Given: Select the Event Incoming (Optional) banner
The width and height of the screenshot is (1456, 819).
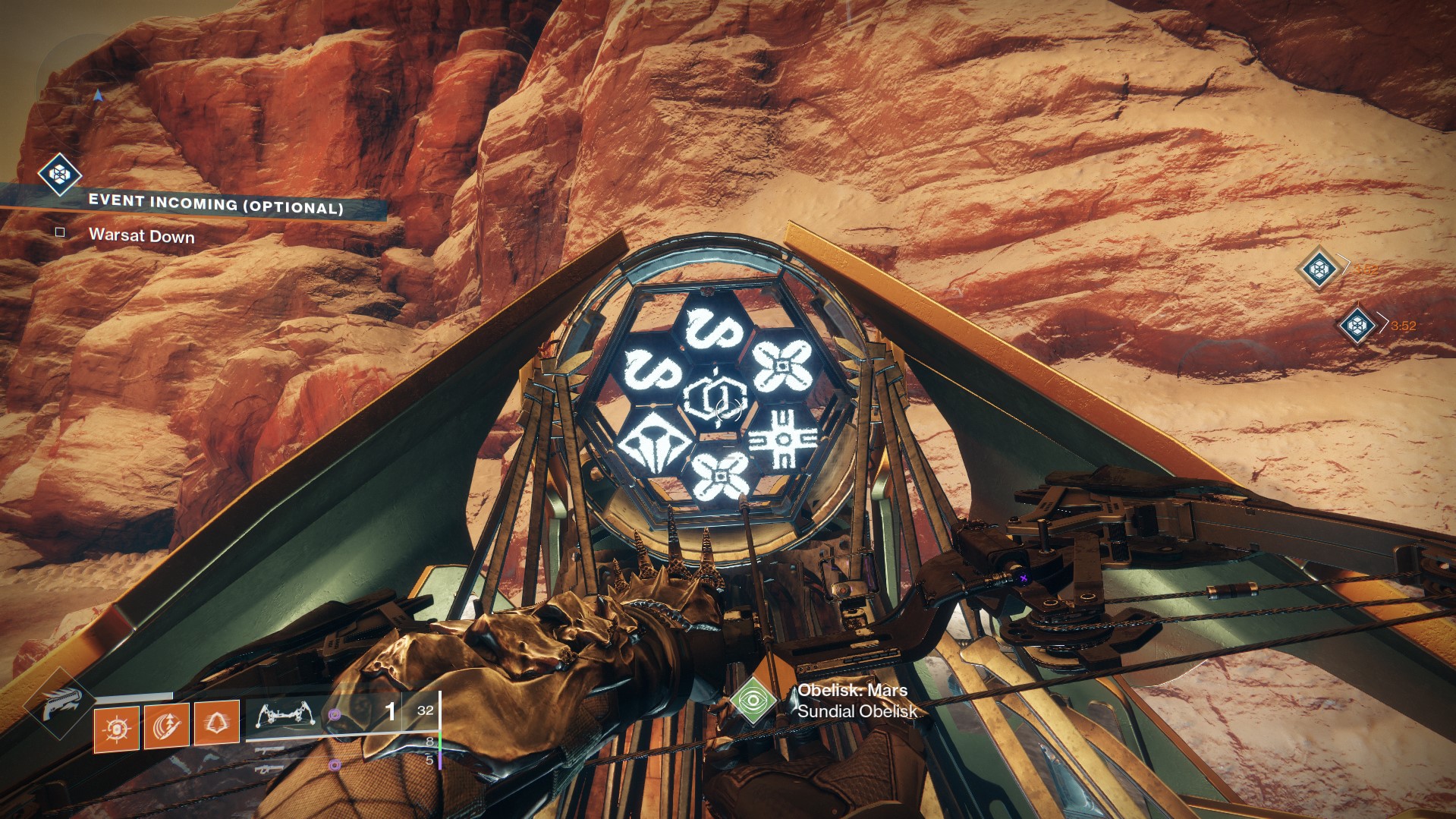Looking at the screenshot, I should 215,203.
